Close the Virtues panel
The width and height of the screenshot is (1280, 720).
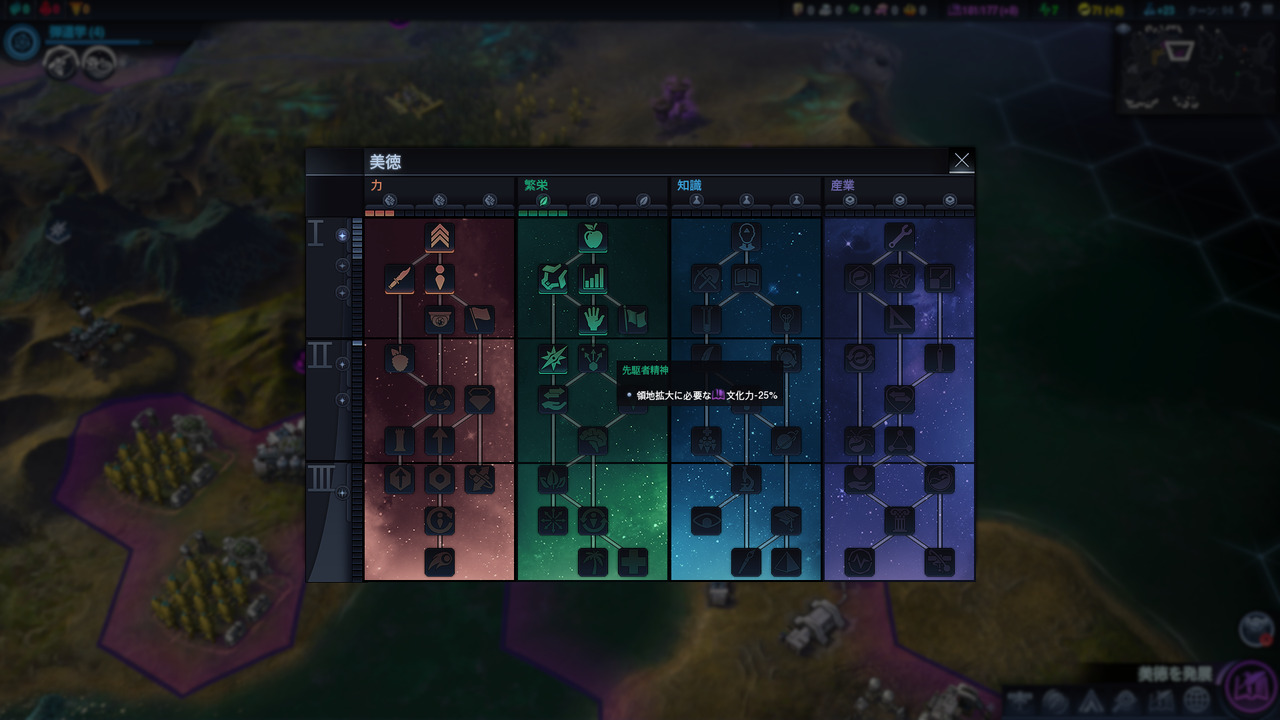tap(961, 161)
